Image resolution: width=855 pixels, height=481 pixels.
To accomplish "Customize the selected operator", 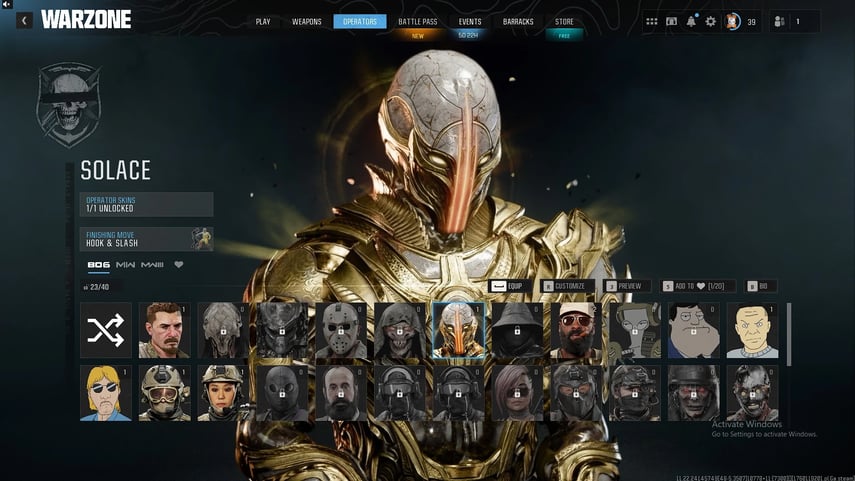I will pyautogui.click(x=567, y=286).
